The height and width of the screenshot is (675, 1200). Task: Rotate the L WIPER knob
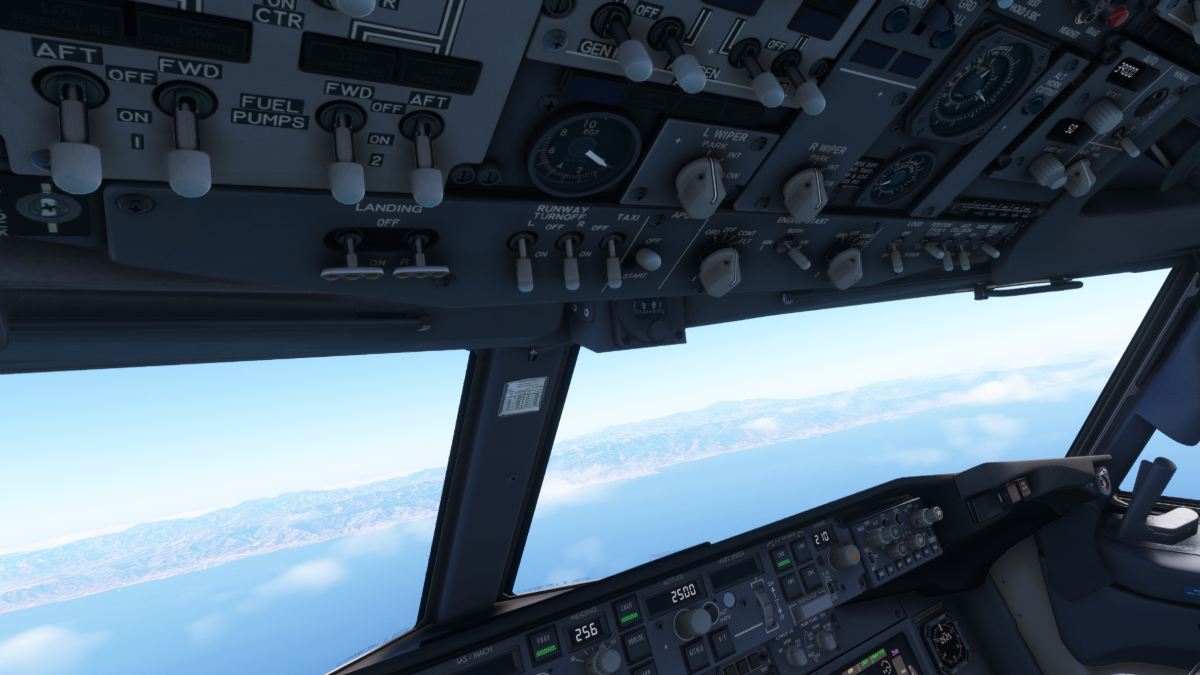700,187
